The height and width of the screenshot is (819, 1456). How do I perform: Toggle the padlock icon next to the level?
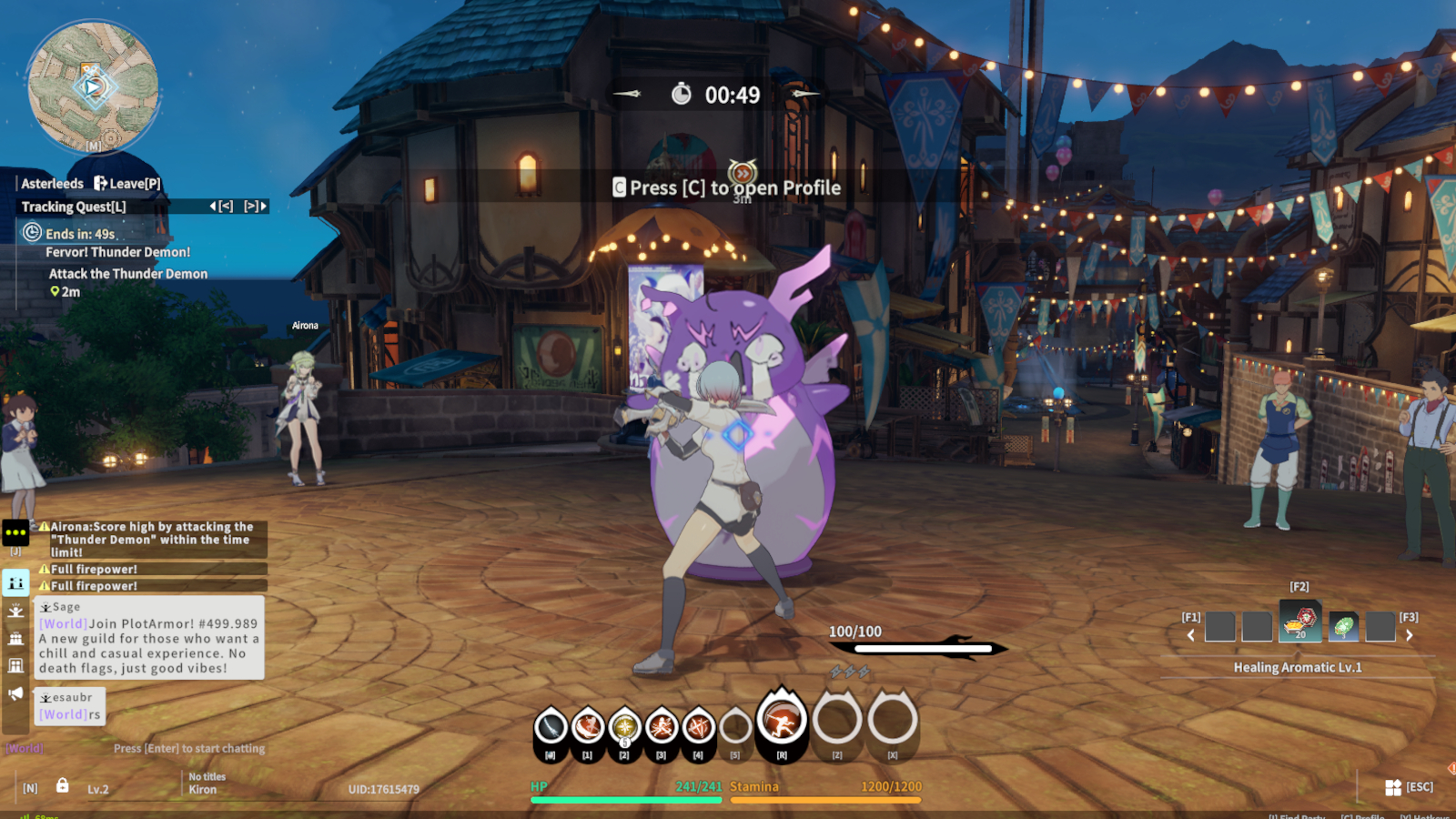point(63,785)
